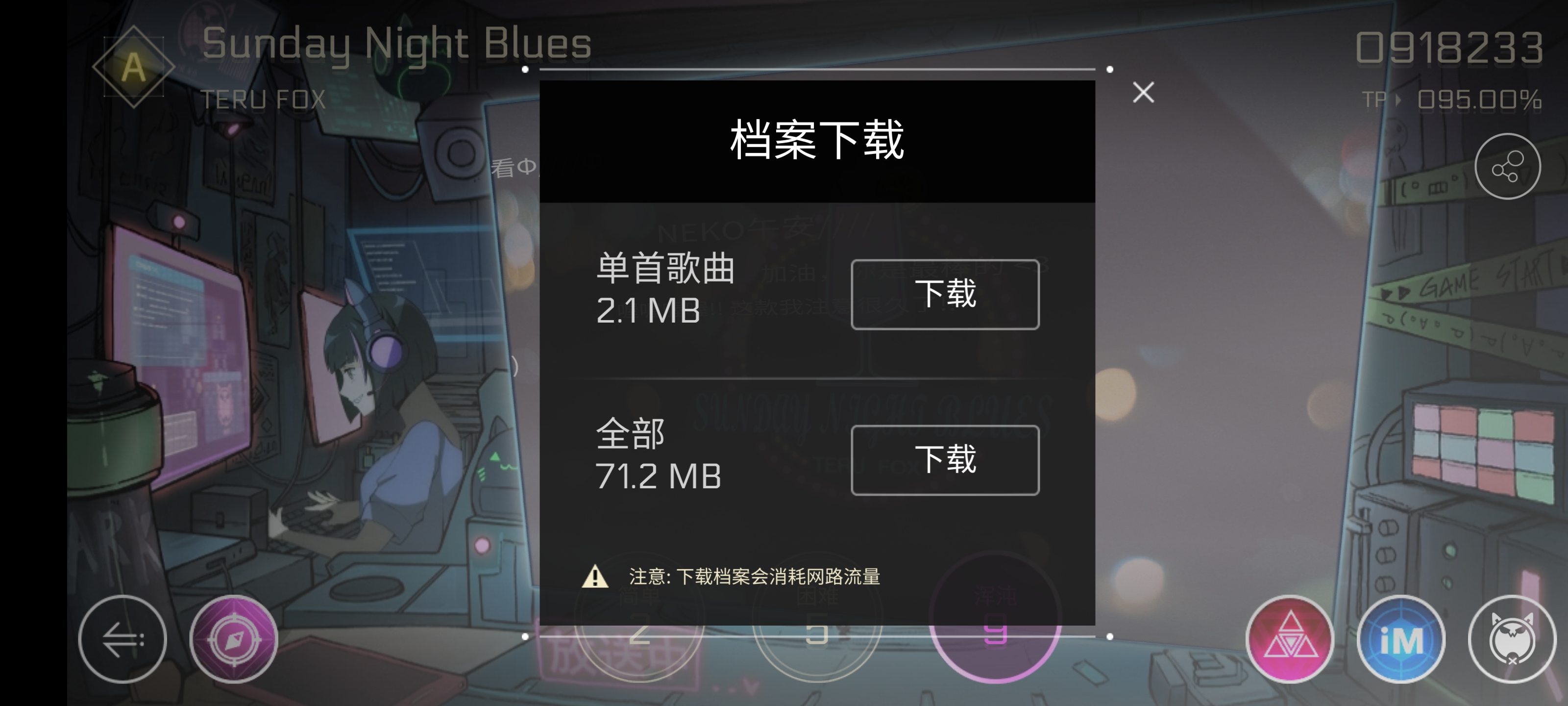
Task: Click the network data usage warning text
Action: [x=755, y=576]
